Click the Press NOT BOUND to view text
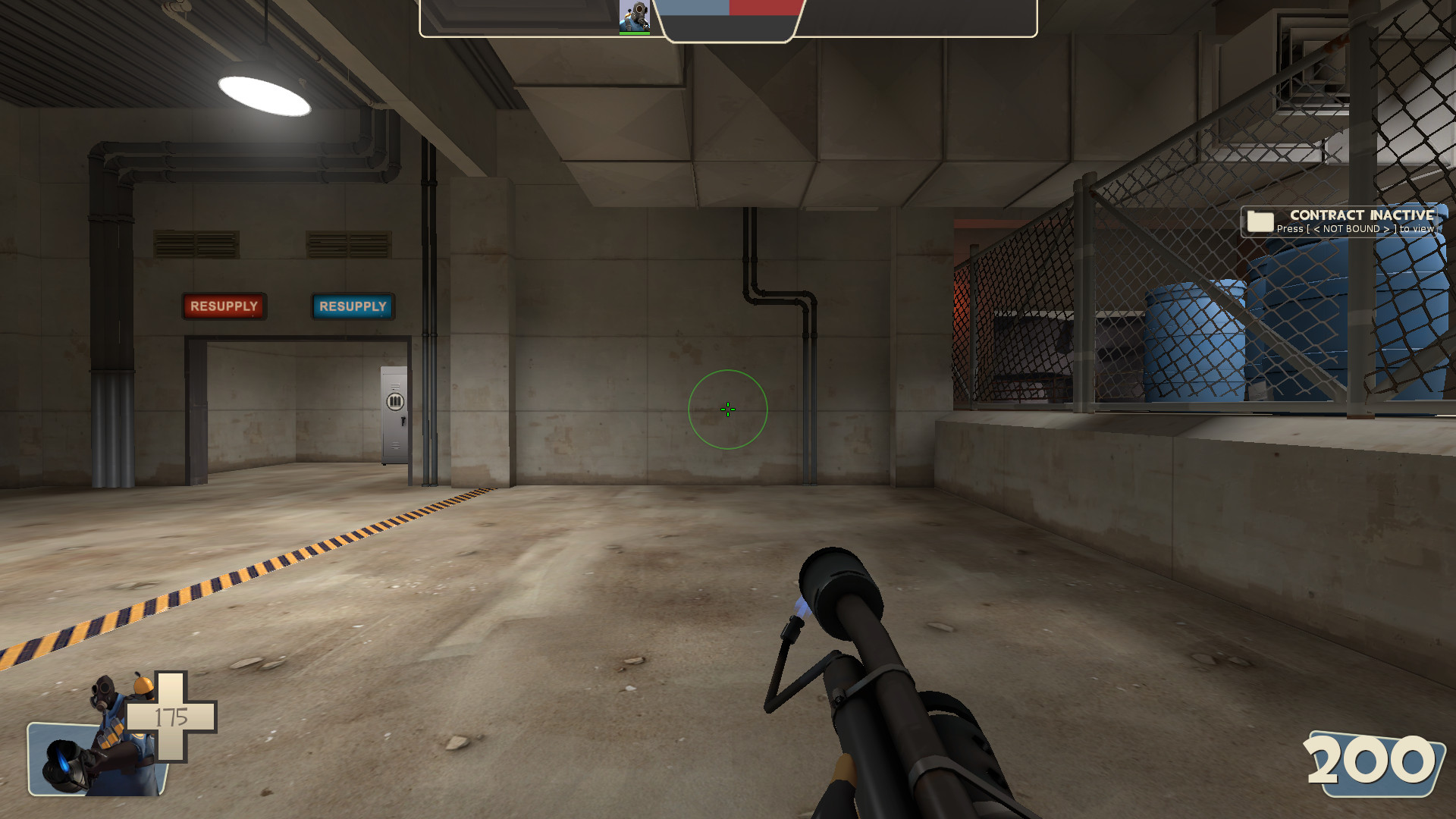The image size is (1456, 819). click(x=1356, y=229)
